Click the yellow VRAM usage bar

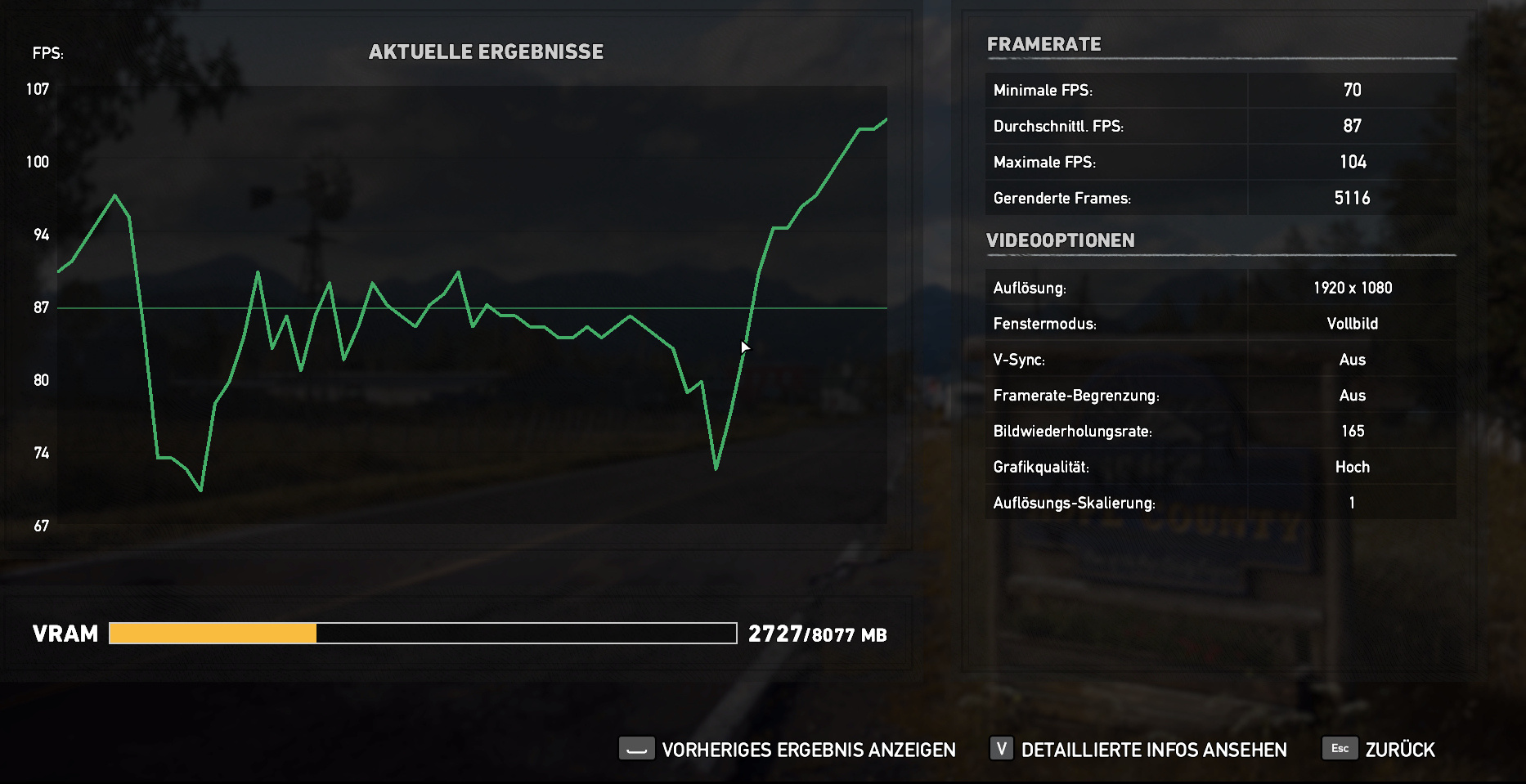tap(213, 633)
